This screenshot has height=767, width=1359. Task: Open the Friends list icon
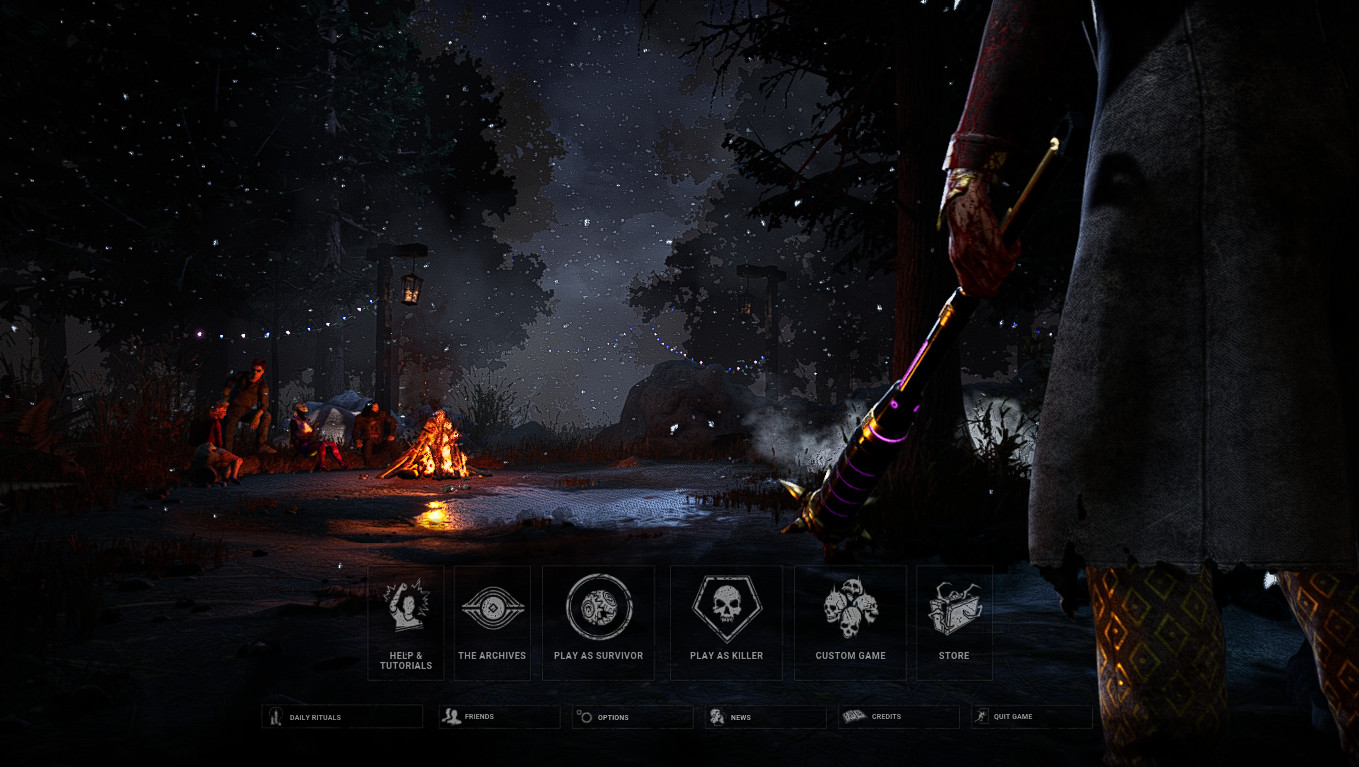(x=452, y=716)
